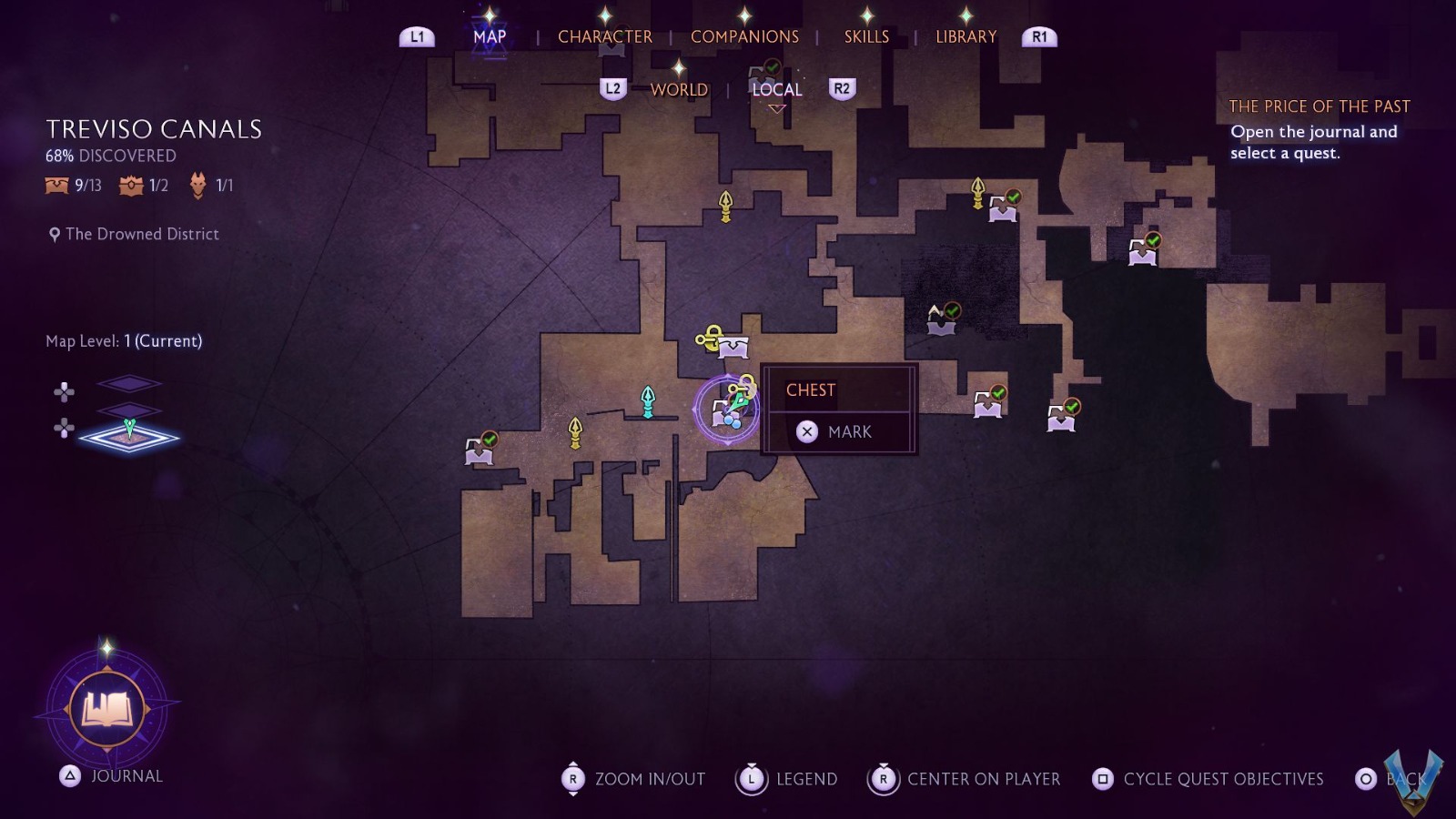Open the Library tab
The image size is (1456, 819).
pyautogui.click(x=966, y=36)
